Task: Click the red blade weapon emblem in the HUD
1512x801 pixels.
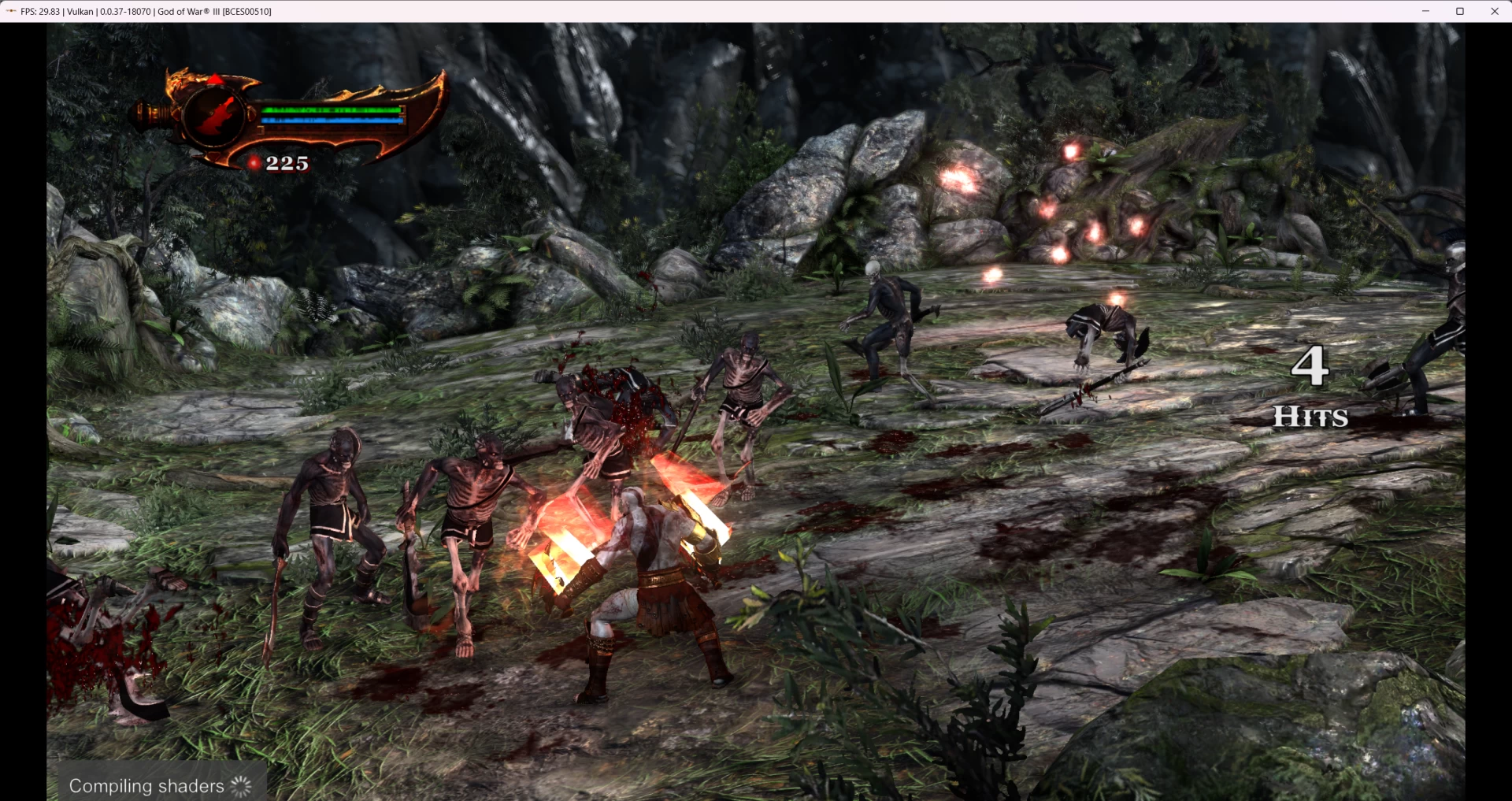Action: coord(215,116)
